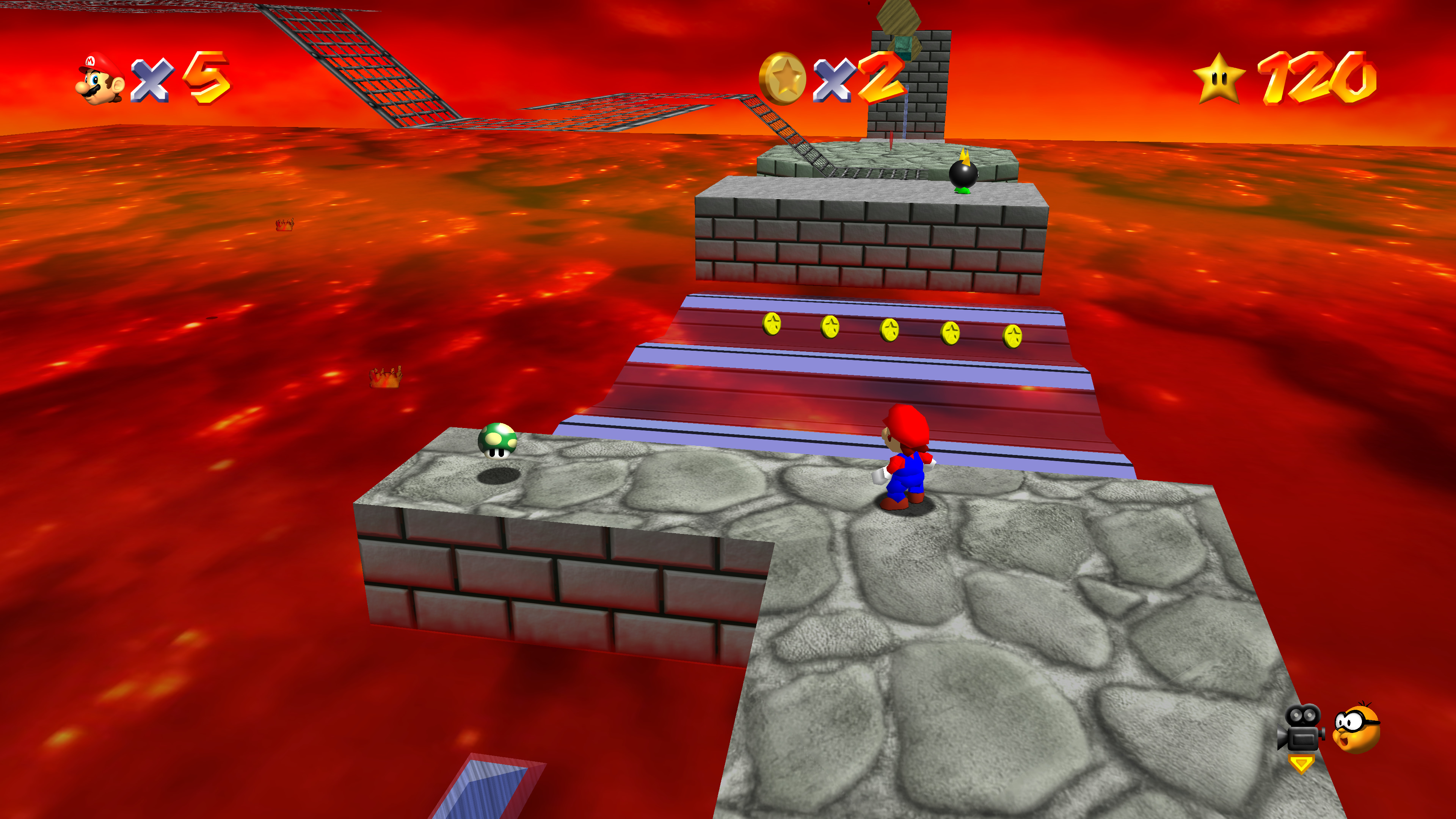Click the yellow power star icon
The height and width of the screenshot is (819, 1456).
(1219, 78)
